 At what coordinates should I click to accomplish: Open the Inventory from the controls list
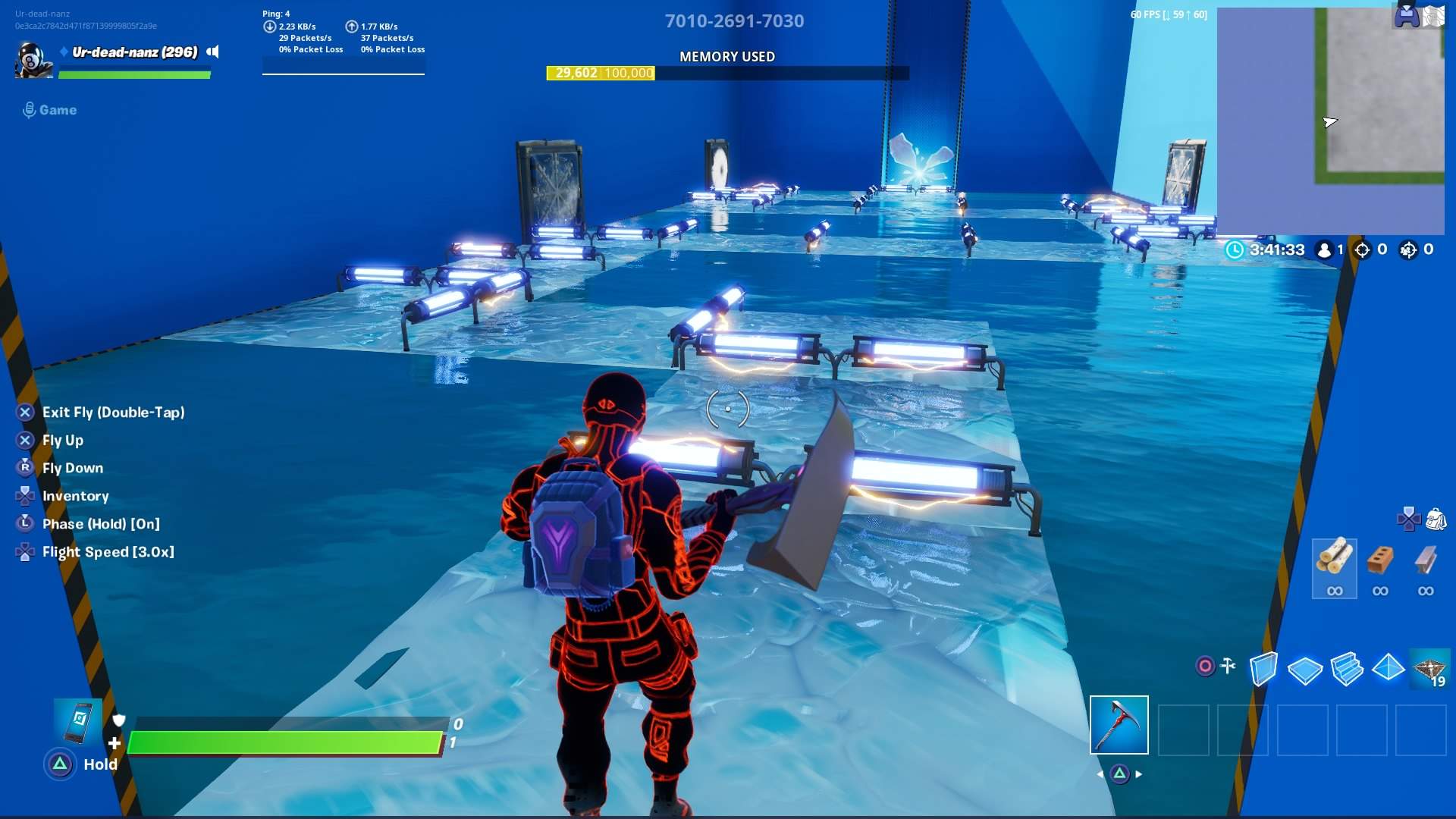pos(77,495)
